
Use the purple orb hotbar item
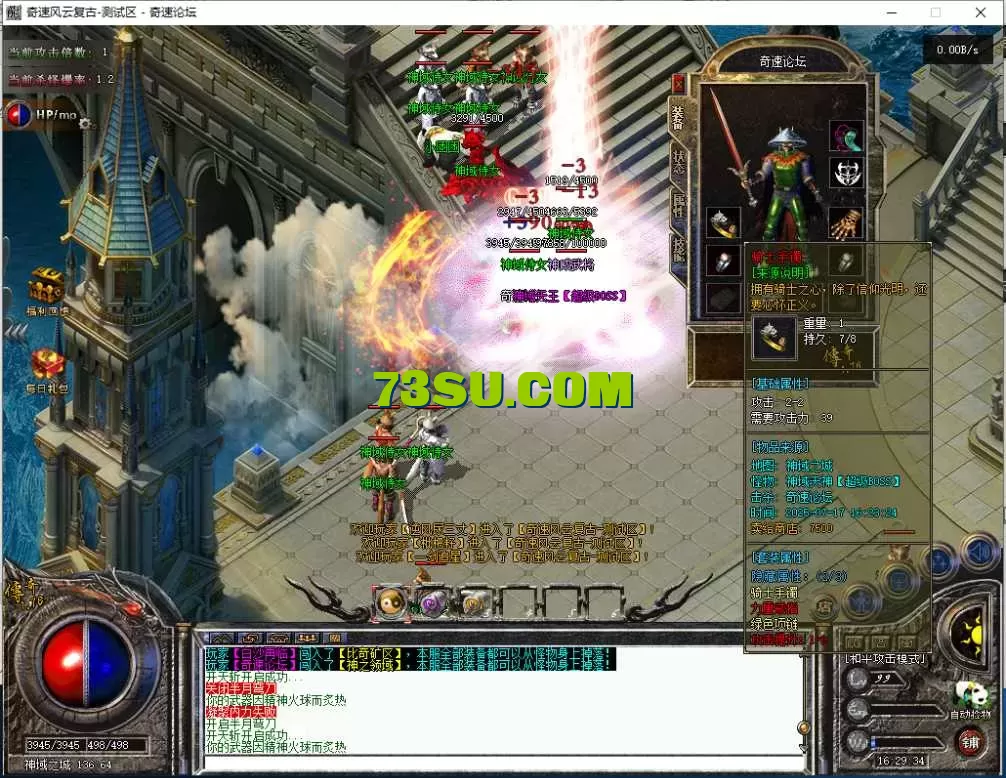pyautogui.click(x=432, y=602)
